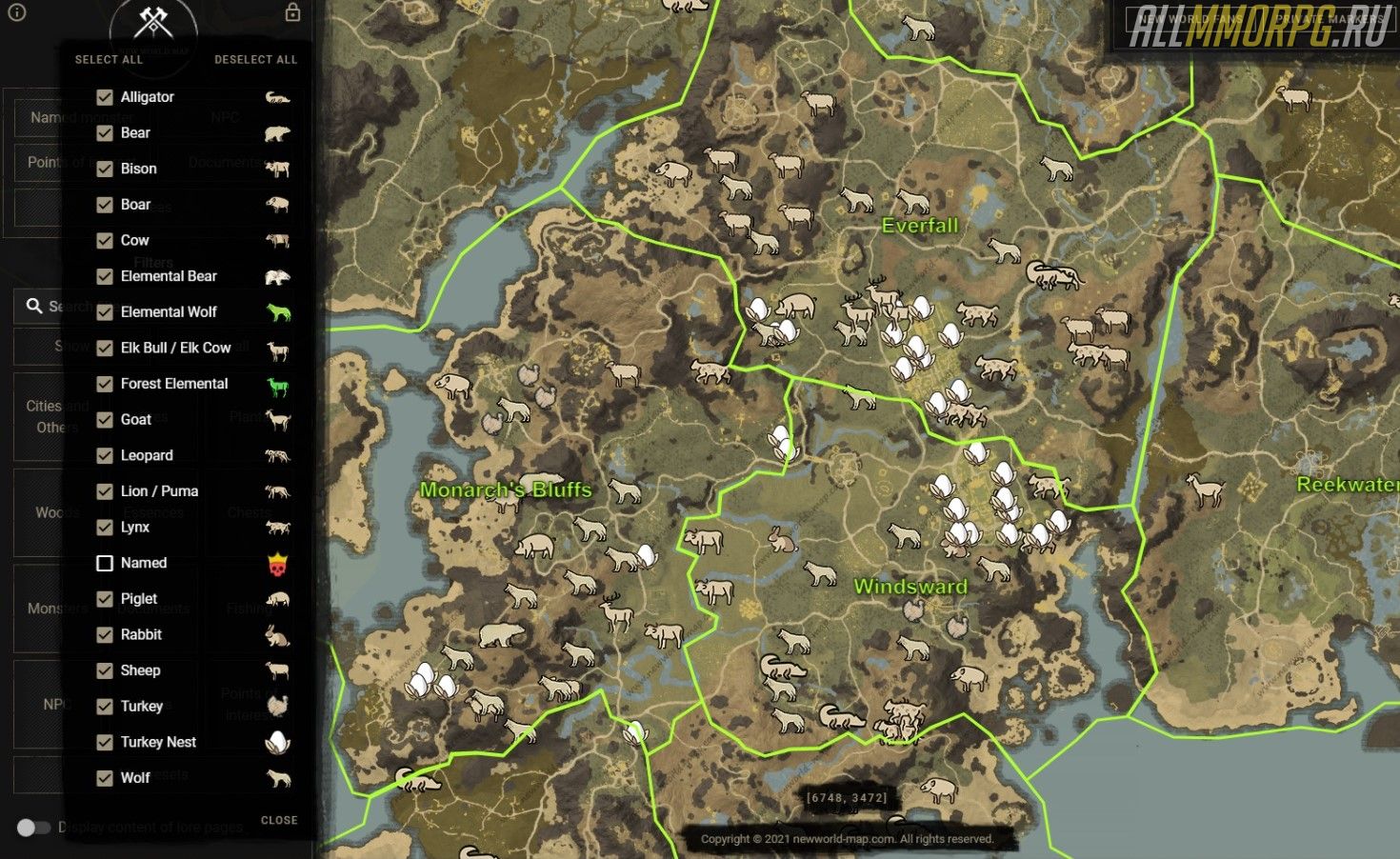Toggle the Bear filter checkbox
The height and width of the screenshot is (859, 1400).
105,133
